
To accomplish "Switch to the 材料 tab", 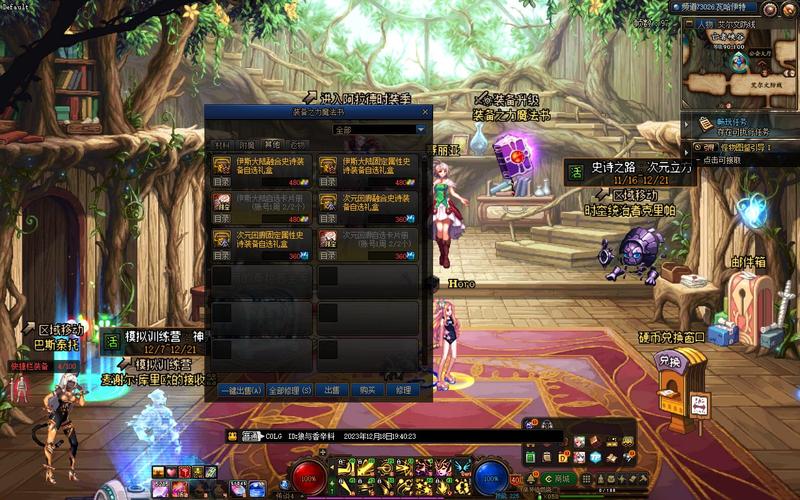I will point(221,145).
